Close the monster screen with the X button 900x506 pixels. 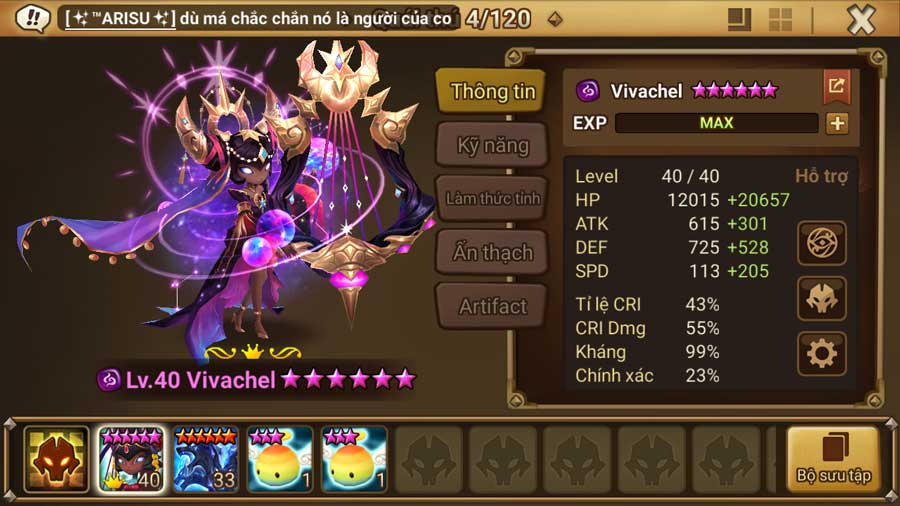(861, 19)
